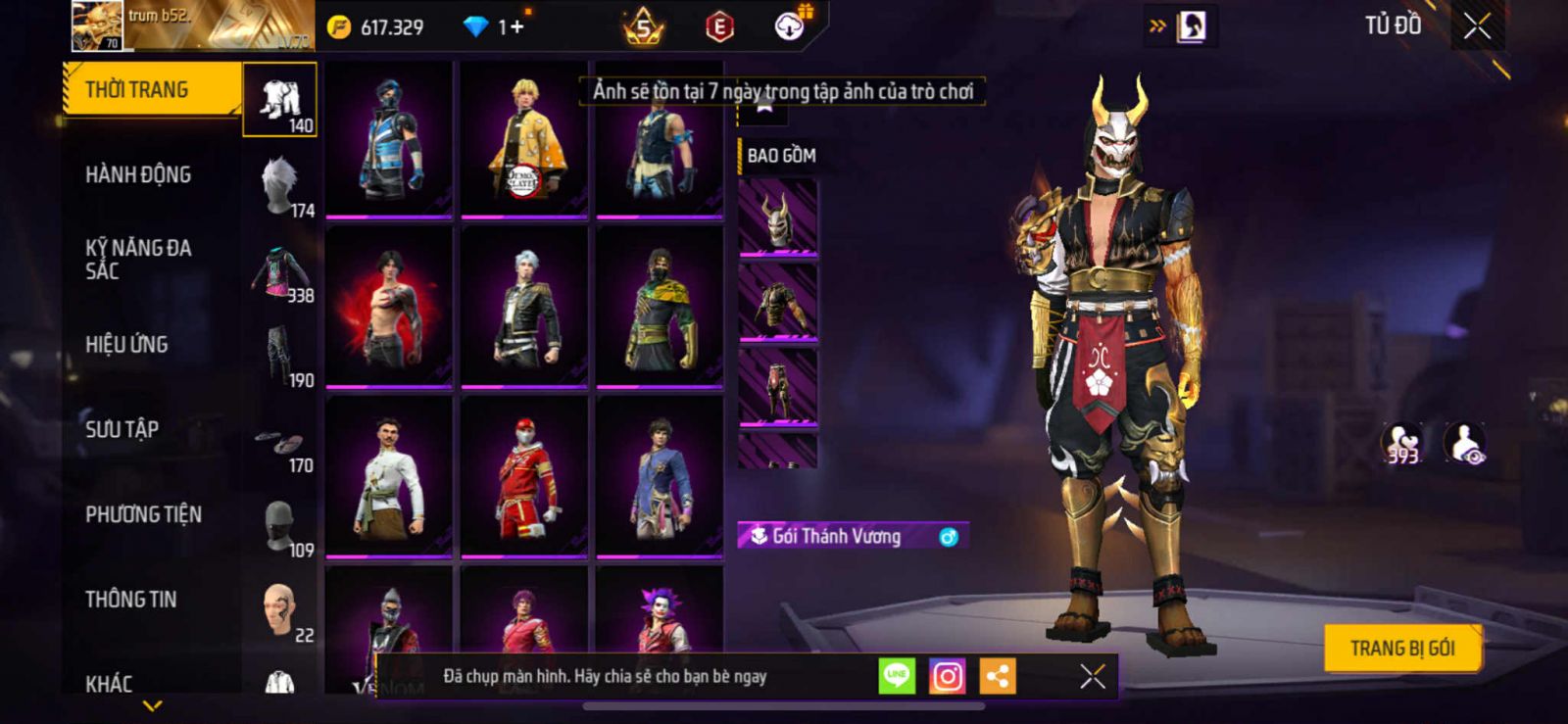Select the yellow haori Demon Slayer outfit
The width and height of the screenshot is (1568, 724).
[524, 139]
